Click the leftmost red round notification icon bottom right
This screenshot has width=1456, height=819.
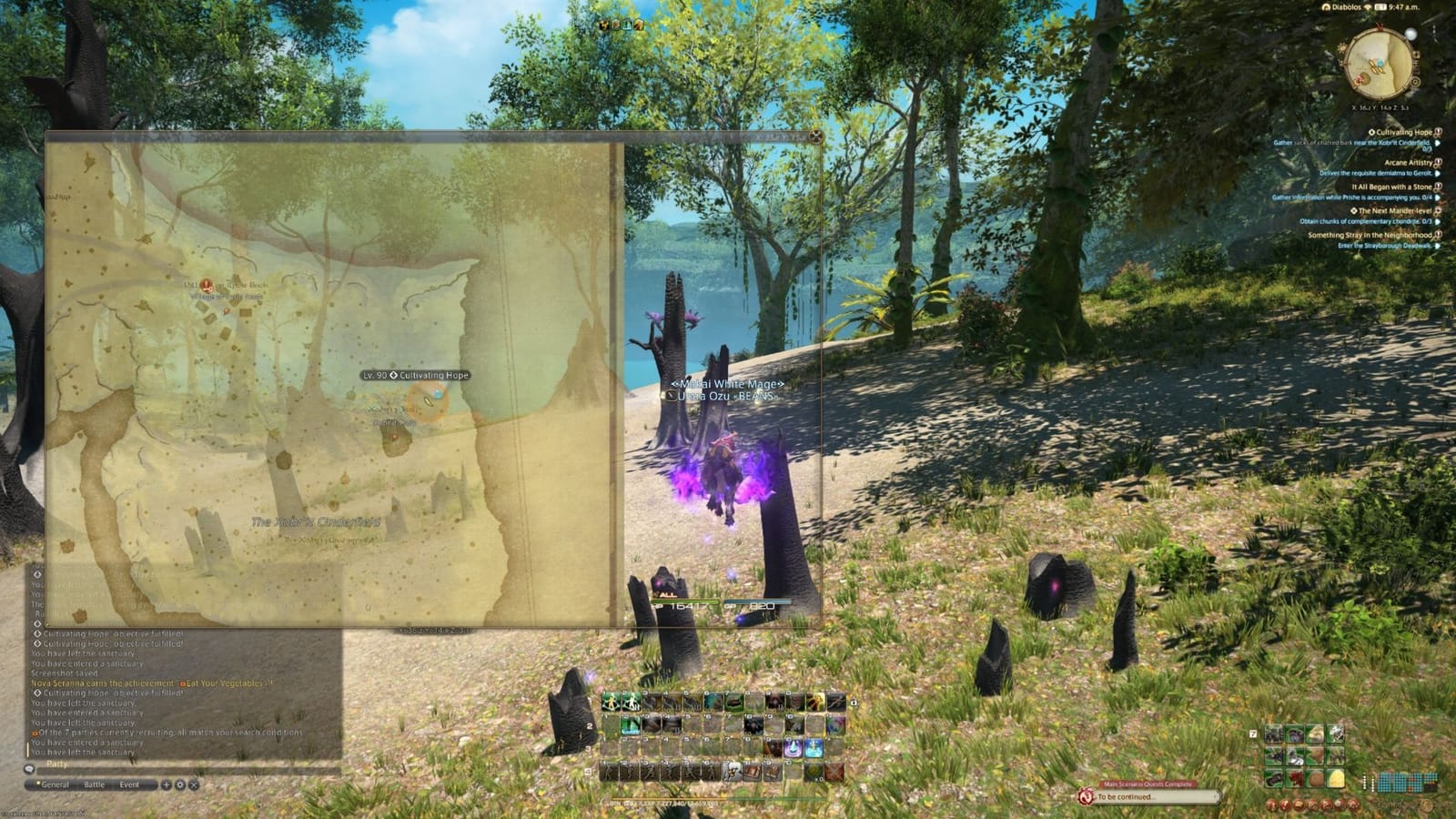pyautogui.click(x=1271, y=804)
